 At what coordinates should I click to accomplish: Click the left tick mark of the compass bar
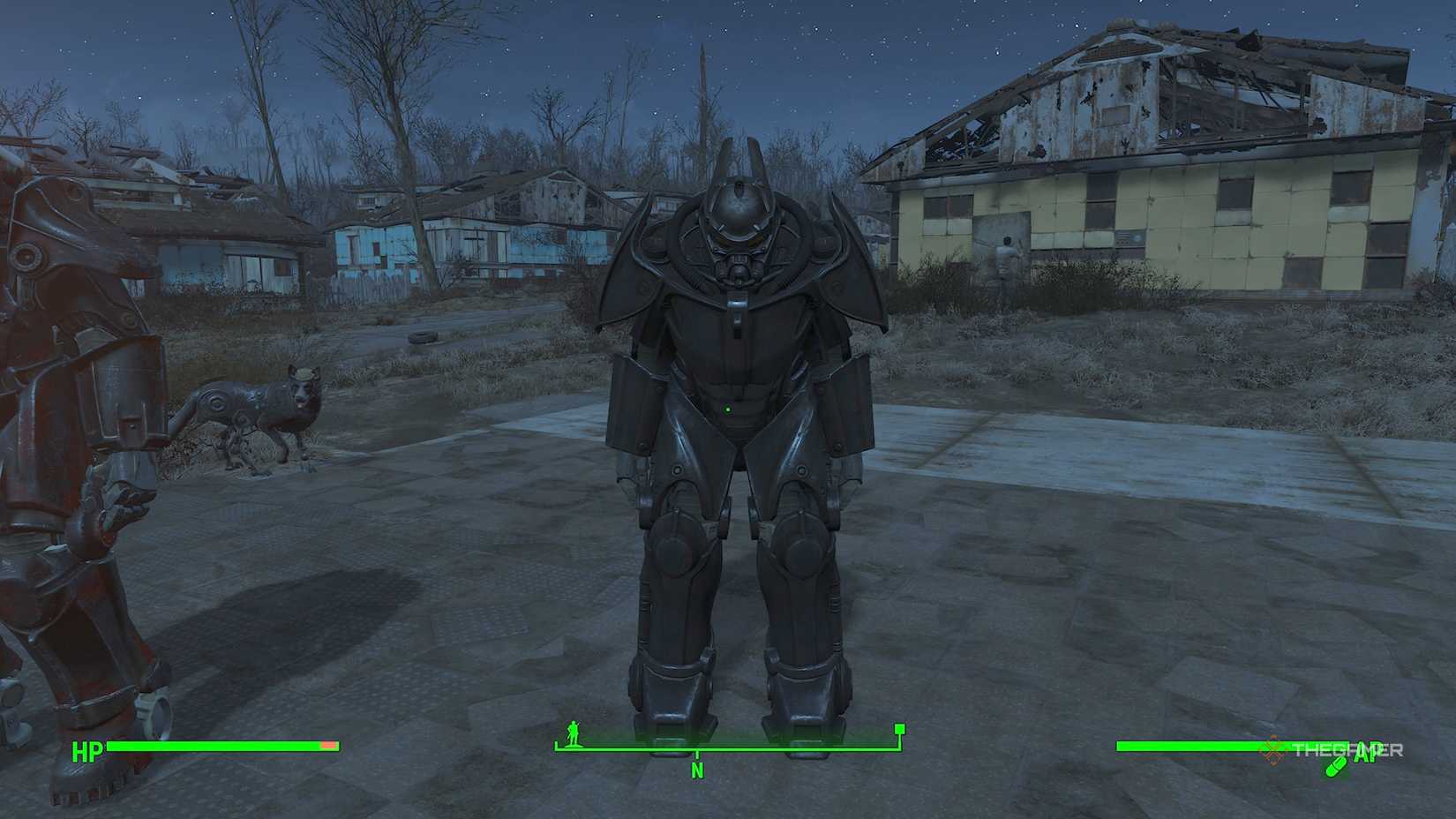(x=557, y=746)
